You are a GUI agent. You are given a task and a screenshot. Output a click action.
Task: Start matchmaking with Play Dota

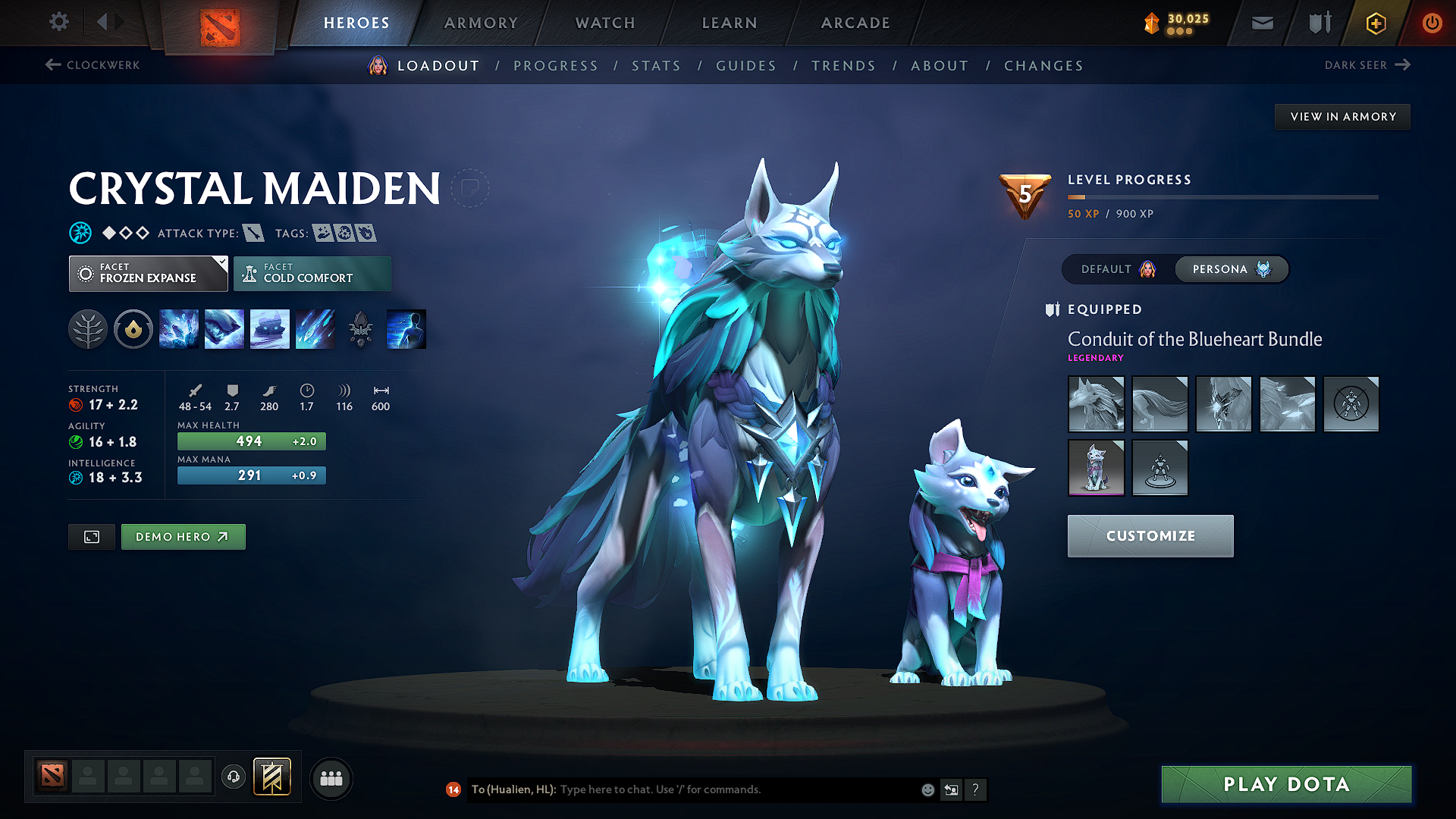pos(1286,784)
